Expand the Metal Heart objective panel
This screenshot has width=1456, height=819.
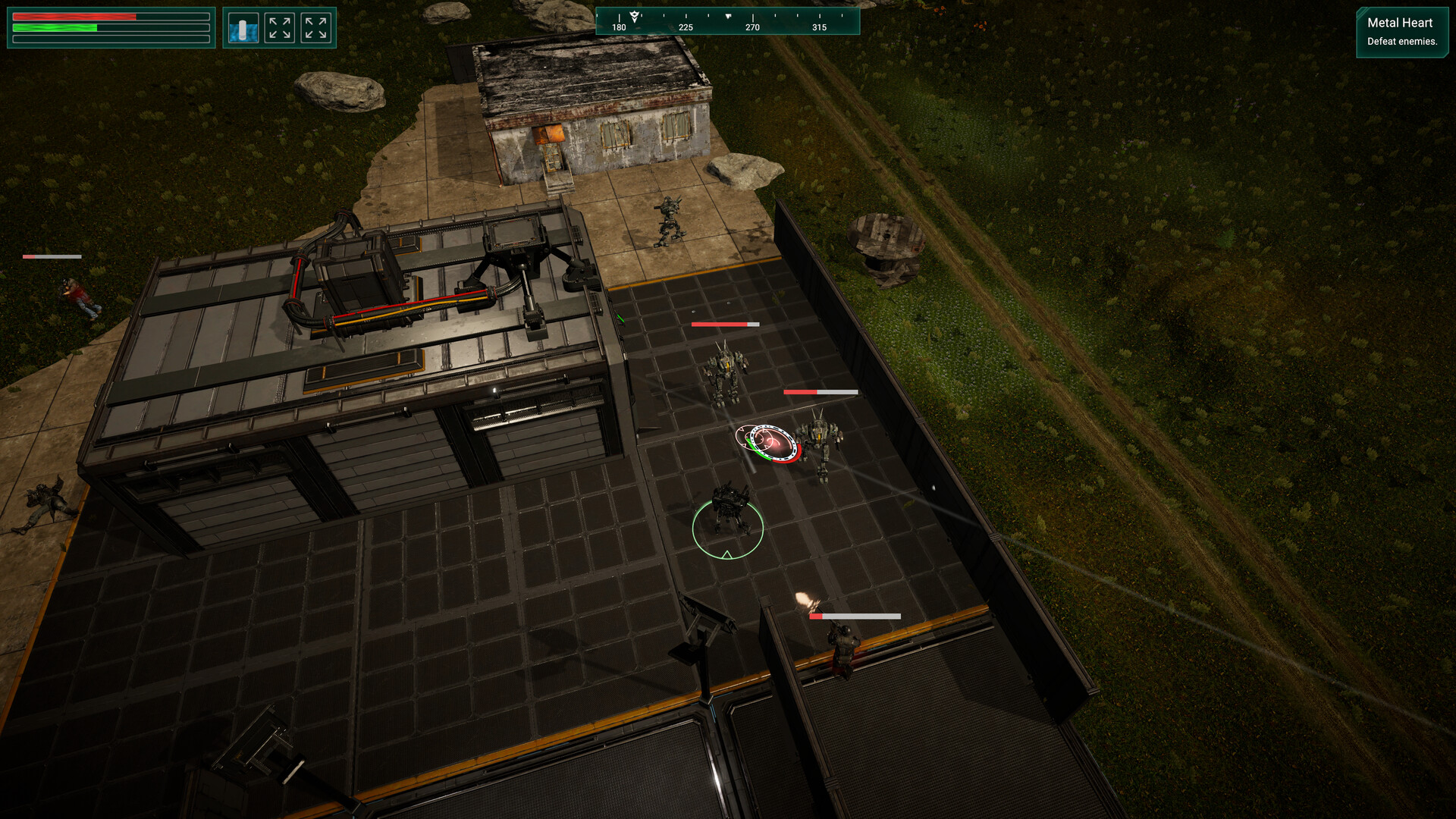[x=1402, y=32]
